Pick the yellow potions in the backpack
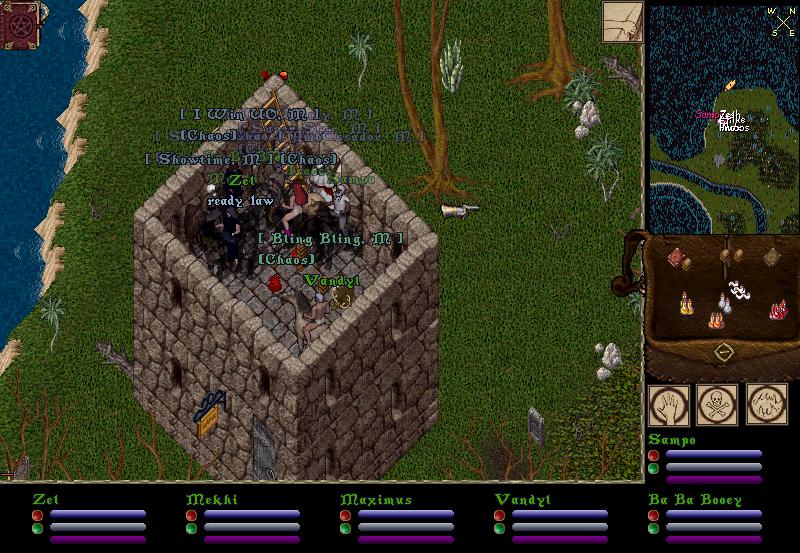Image resolution: width=800 pixels, height=553 pixels. coord(685,302)
